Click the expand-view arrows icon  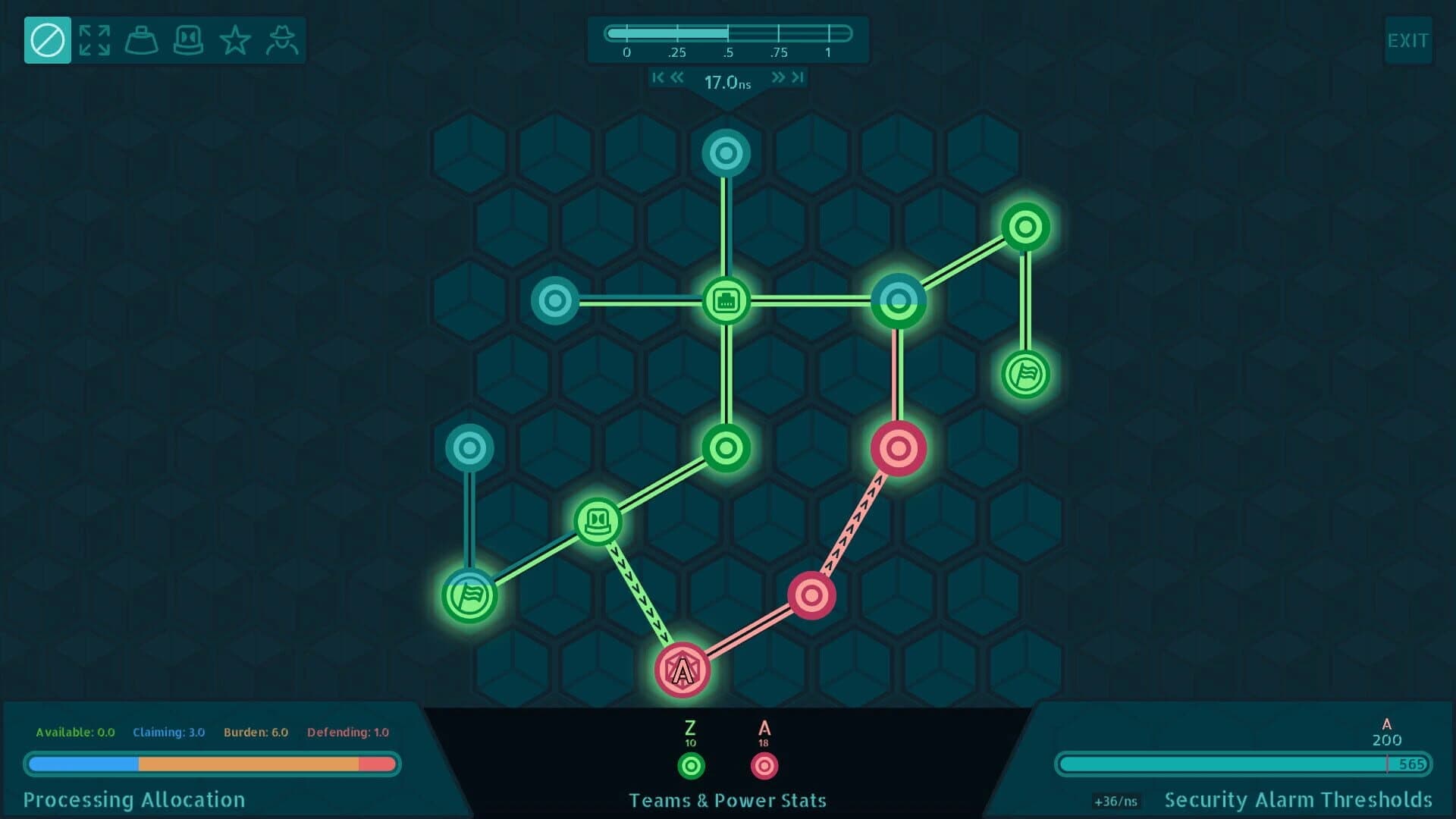point(94,39)
